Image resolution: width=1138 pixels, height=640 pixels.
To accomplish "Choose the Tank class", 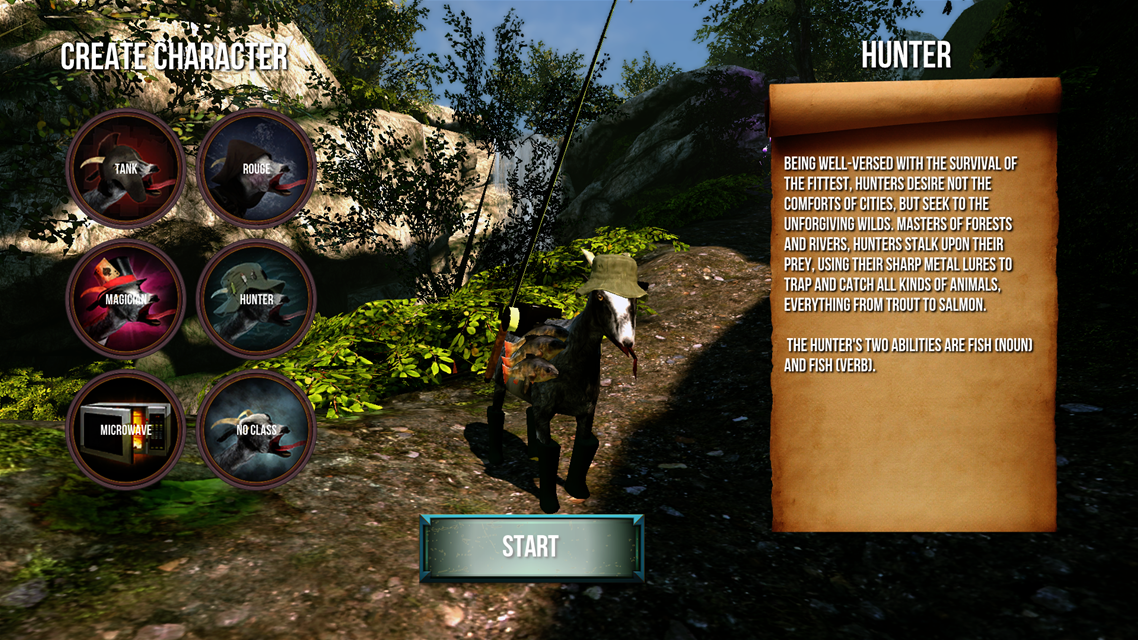I will coord(126,169).
